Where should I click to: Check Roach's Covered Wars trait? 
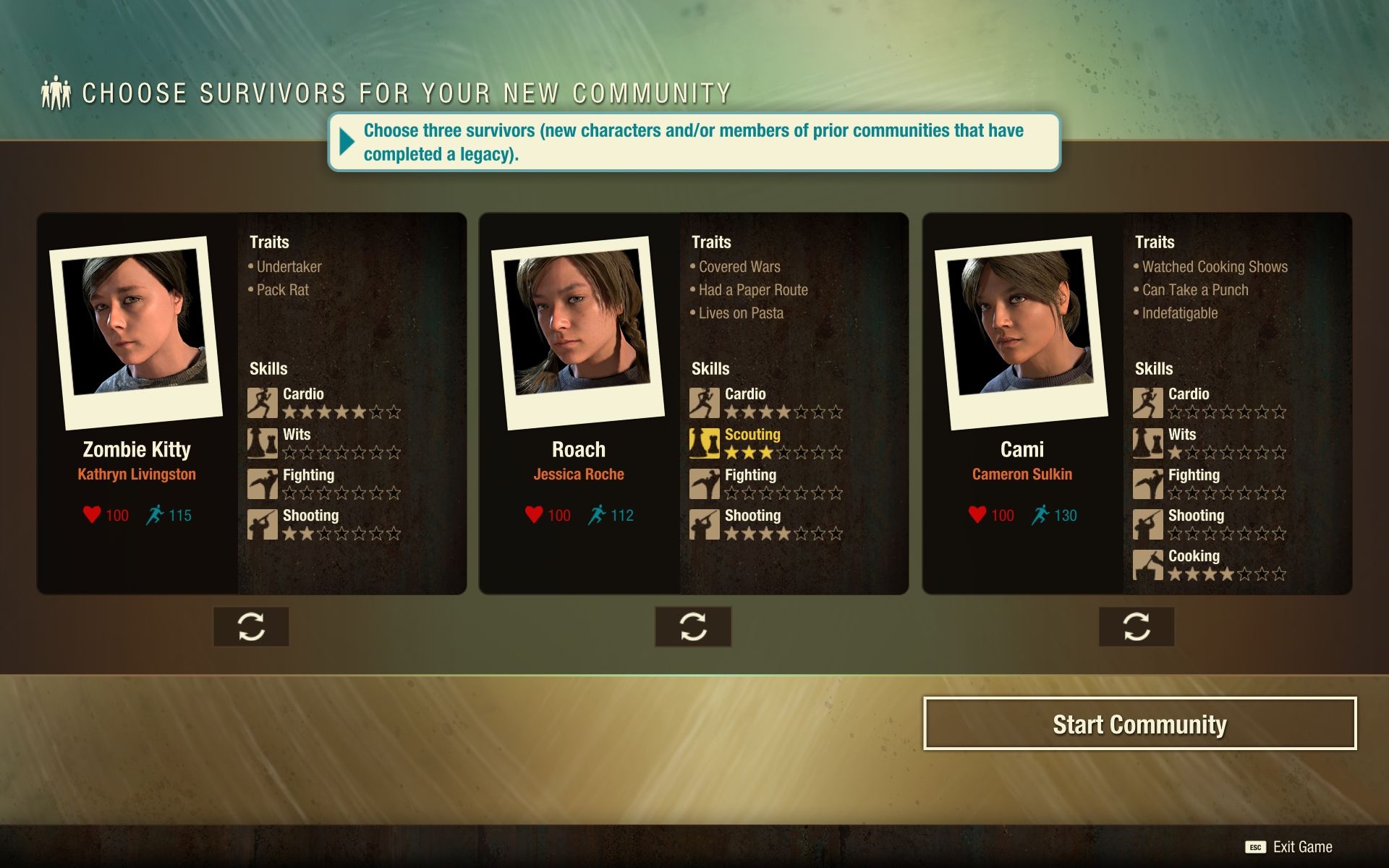click(739, 267)
